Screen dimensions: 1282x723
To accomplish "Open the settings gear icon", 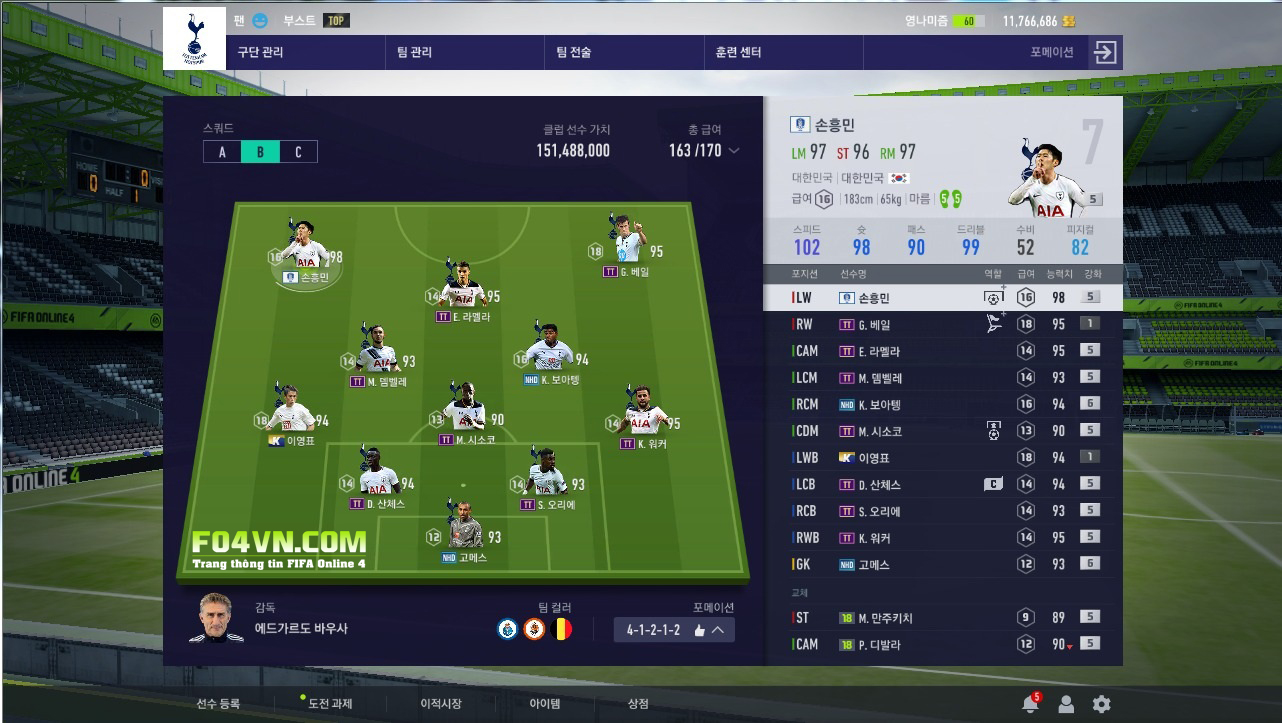I will (1101, 704).
